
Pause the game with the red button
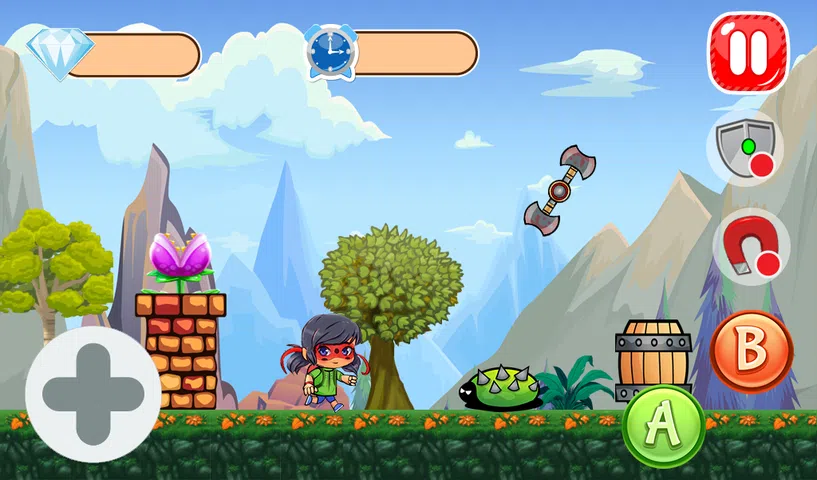[748, 52]
